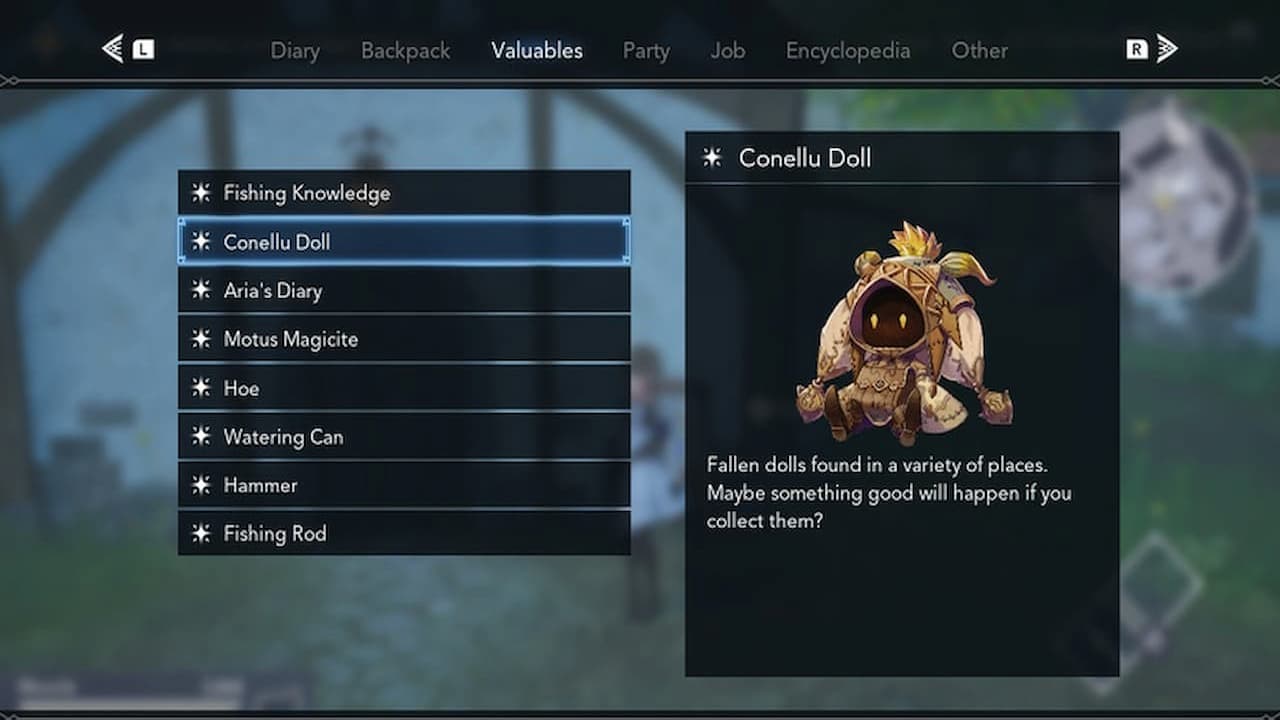Pick the Hoe from the list

[404, 388]
